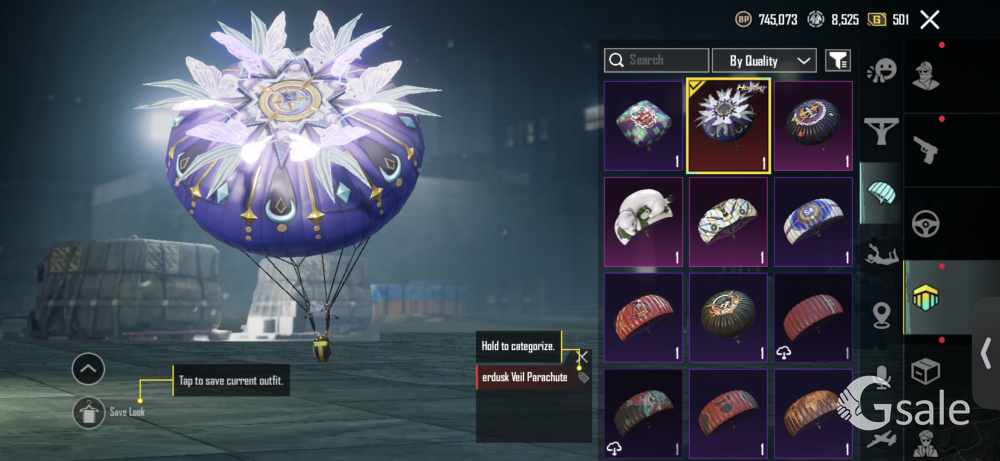The height and width of the screenshot is (461, 1000).
Task: Tap Save Look hanger button
Action: [x=88, y=412]
